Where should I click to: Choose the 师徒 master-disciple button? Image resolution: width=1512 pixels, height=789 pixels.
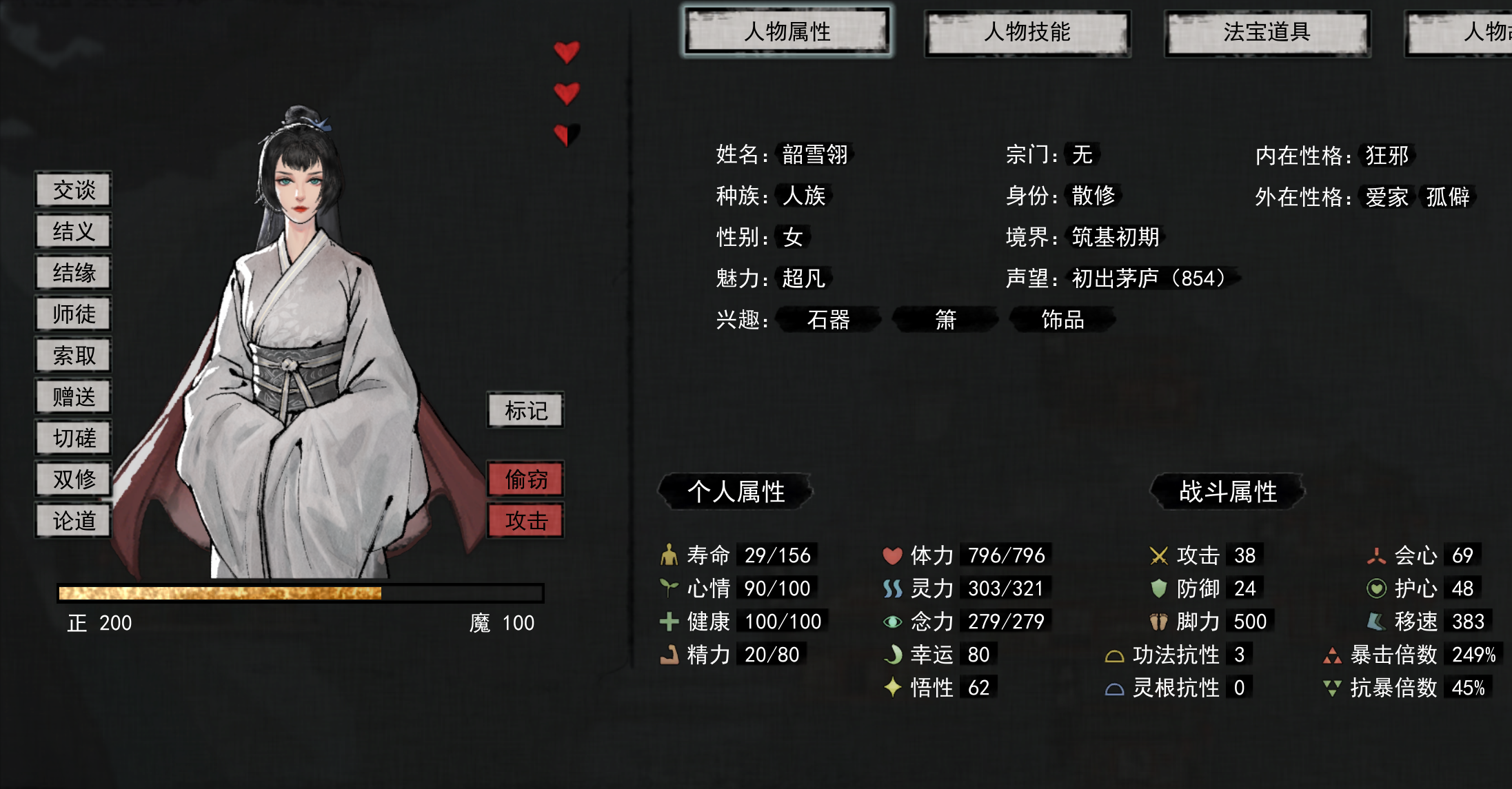(x=74, y=314)
